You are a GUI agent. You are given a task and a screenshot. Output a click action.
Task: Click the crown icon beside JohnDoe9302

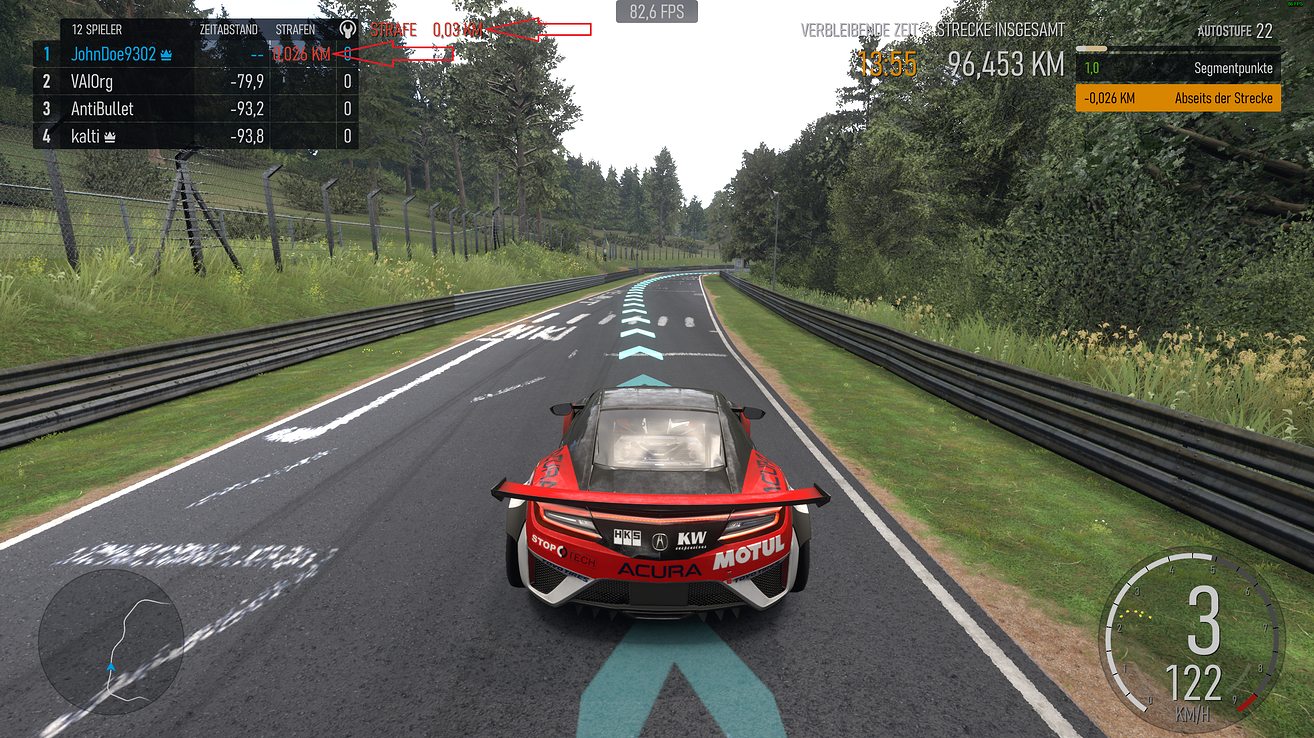point(165,55)
